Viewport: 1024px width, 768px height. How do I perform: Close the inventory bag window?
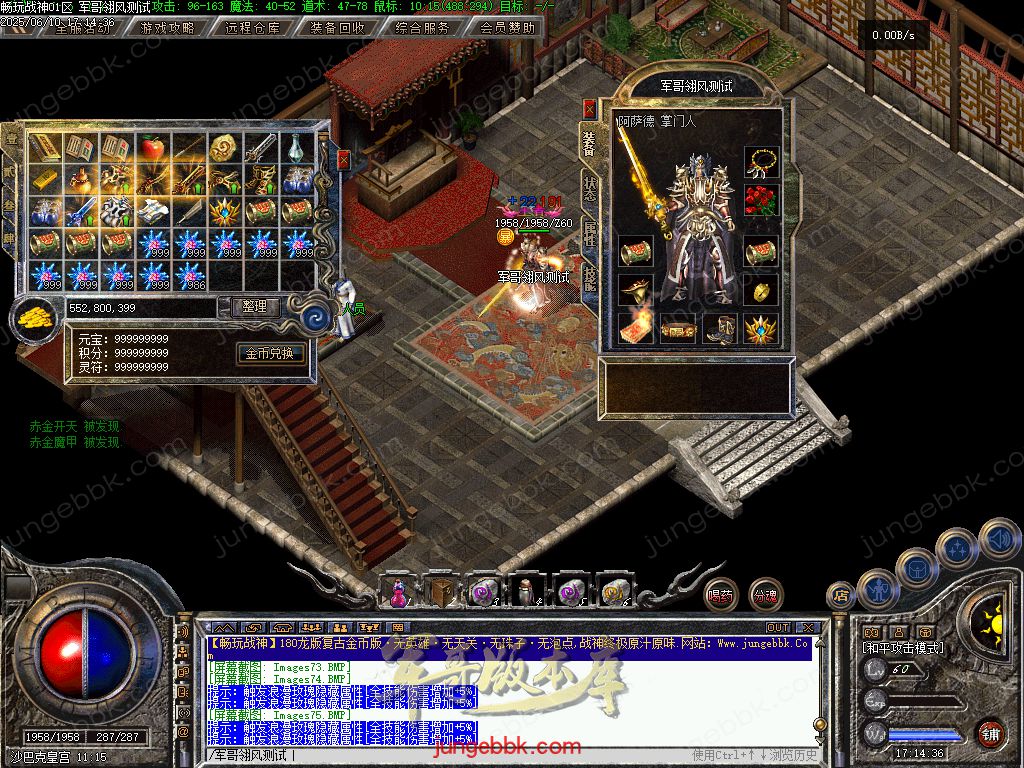(344, 159)
